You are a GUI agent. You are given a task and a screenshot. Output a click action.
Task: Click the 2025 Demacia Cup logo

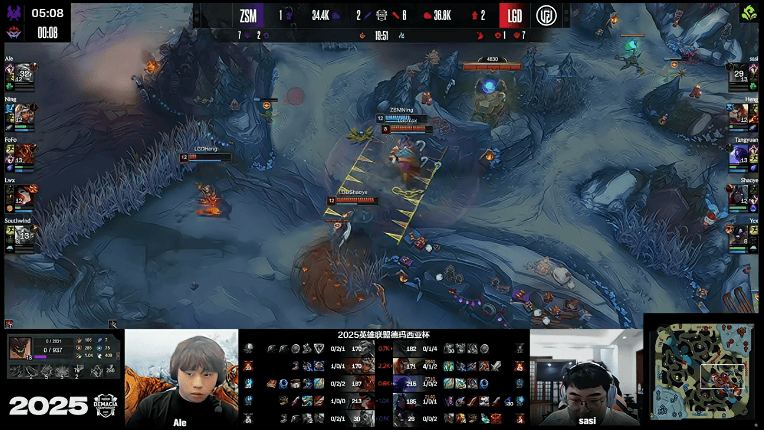(58, 405)
